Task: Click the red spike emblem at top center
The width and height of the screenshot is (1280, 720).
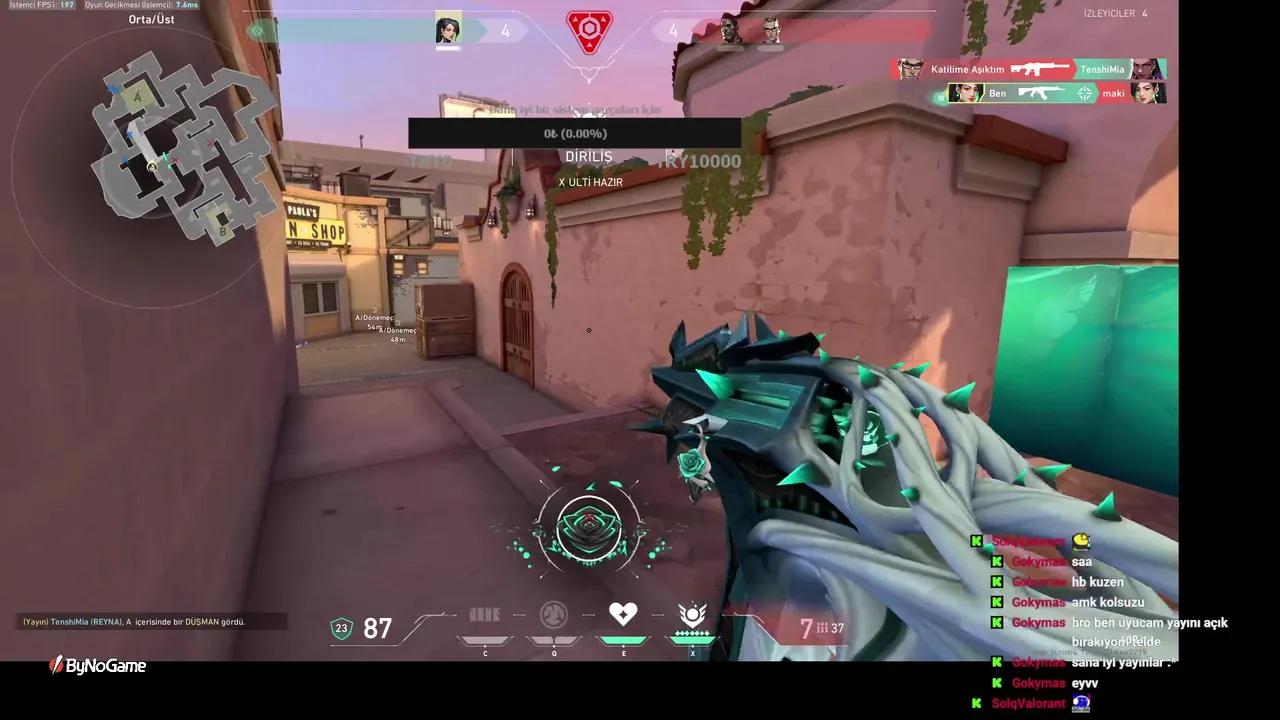Action: pos(589,27)
